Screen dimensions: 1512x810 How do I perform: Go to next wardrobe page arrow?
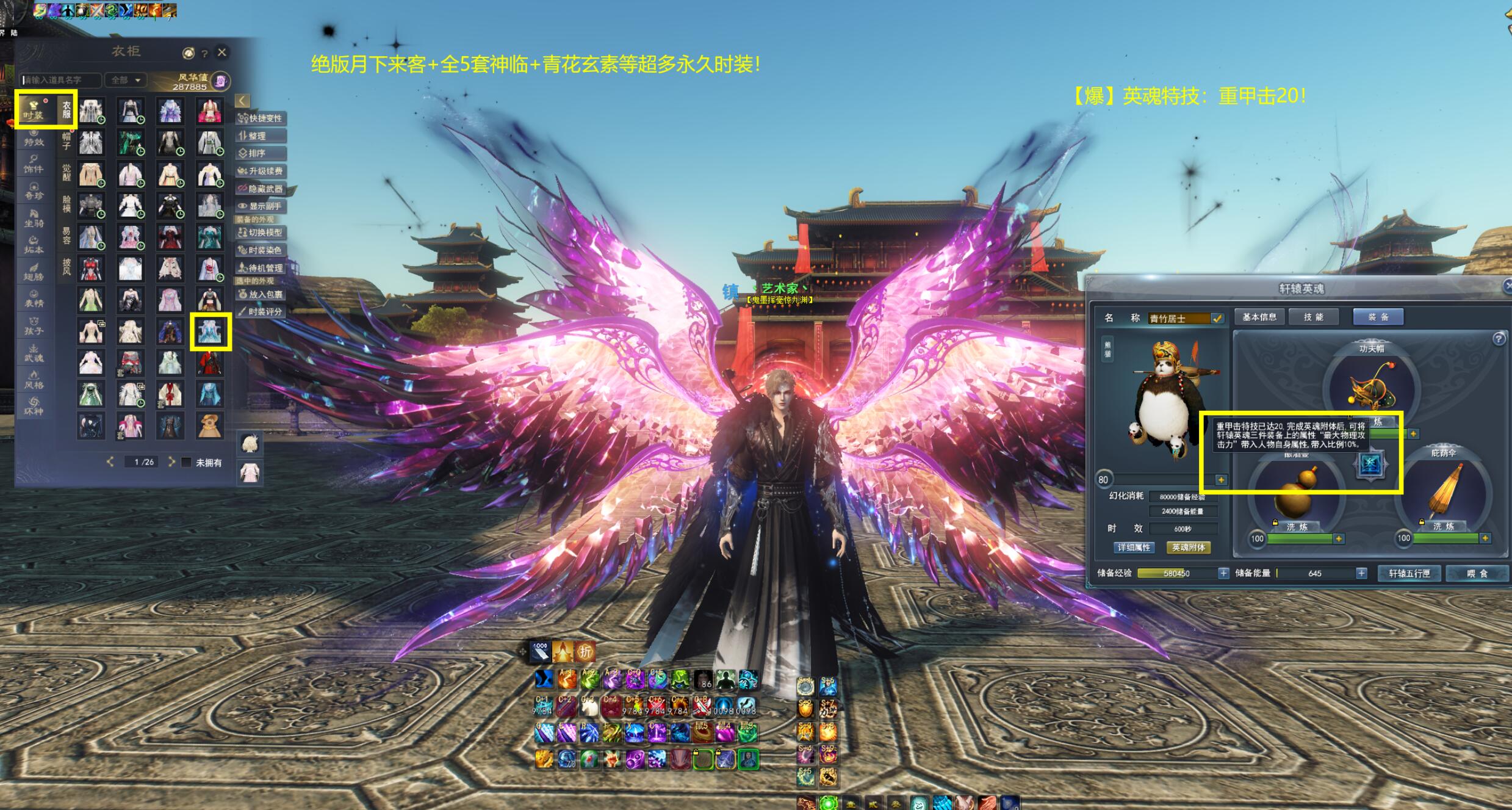point(171,461)
